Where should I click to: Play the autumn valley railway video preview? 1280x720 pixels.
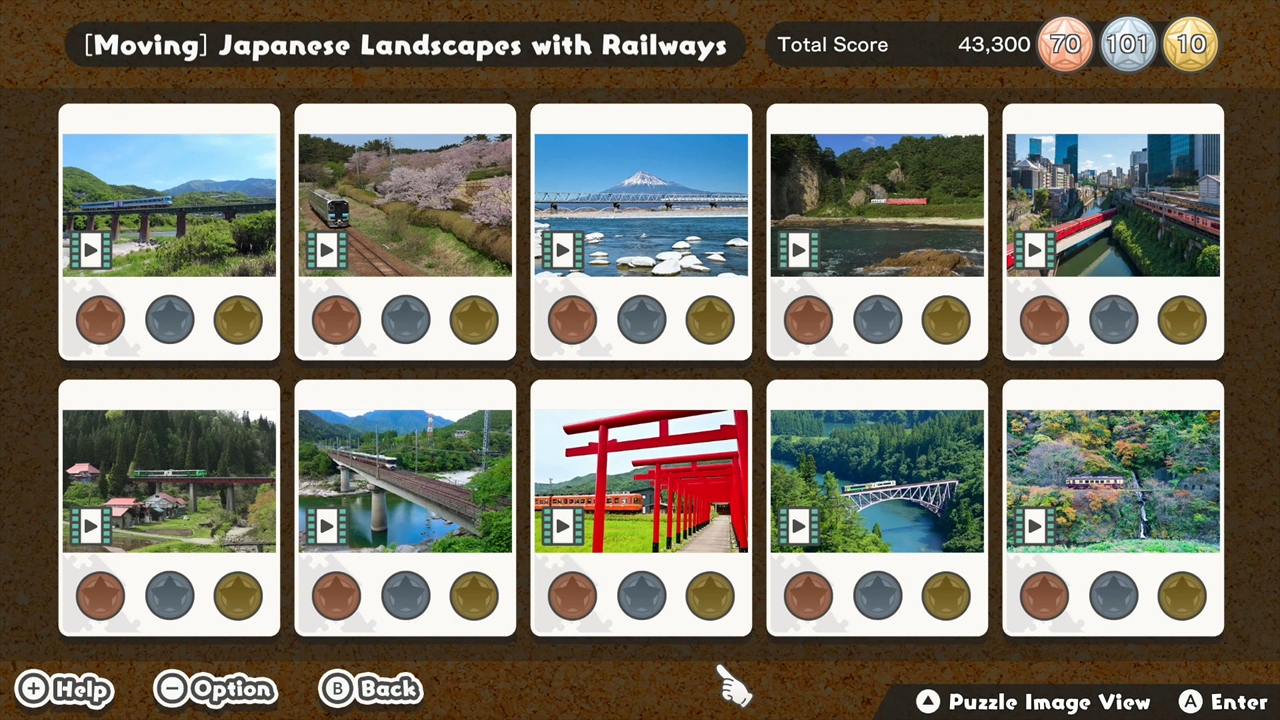coord(1035,525)
